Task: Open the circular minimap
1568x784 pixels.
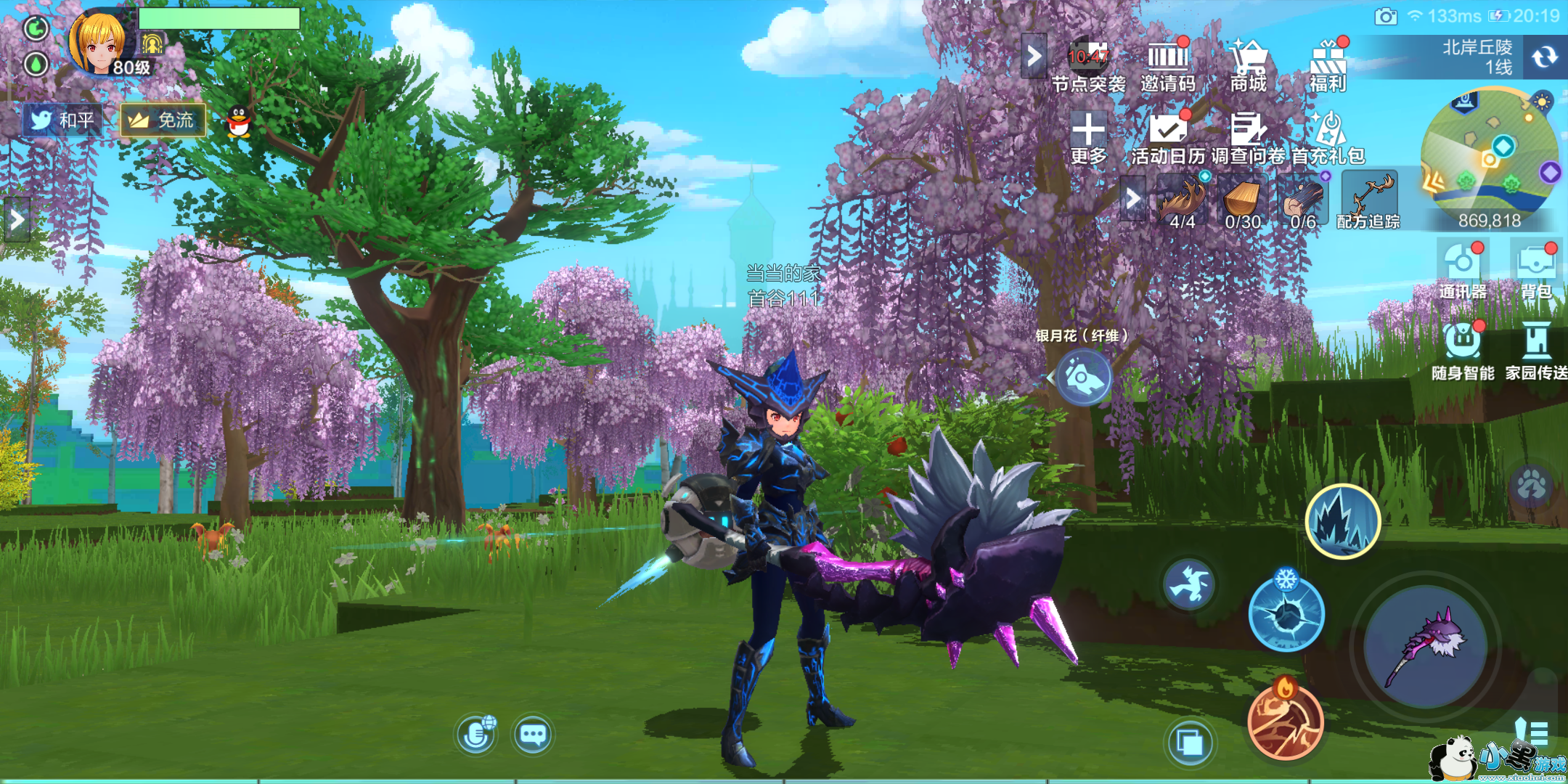Action: point(1489,151)
